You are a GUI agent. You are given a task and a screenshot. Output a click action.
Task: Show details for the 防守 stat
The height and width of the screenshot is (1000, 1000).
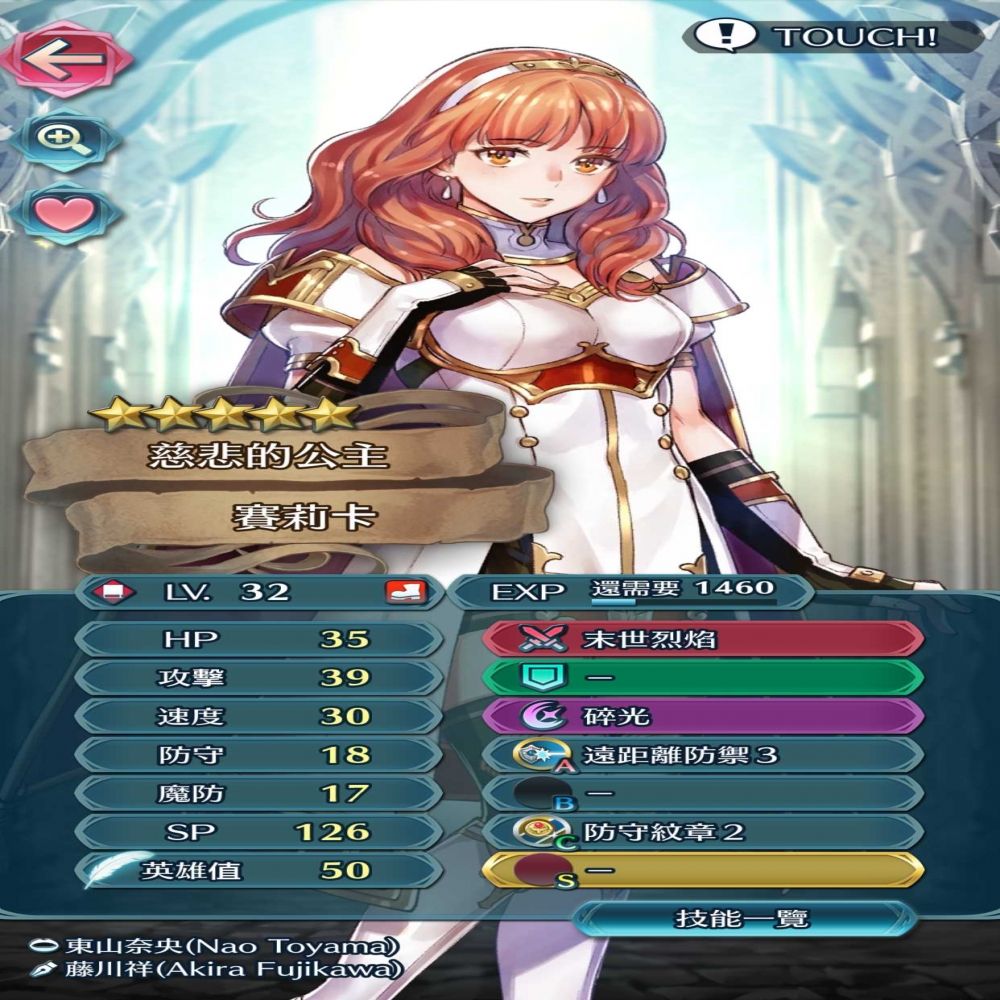pos(258,755)
